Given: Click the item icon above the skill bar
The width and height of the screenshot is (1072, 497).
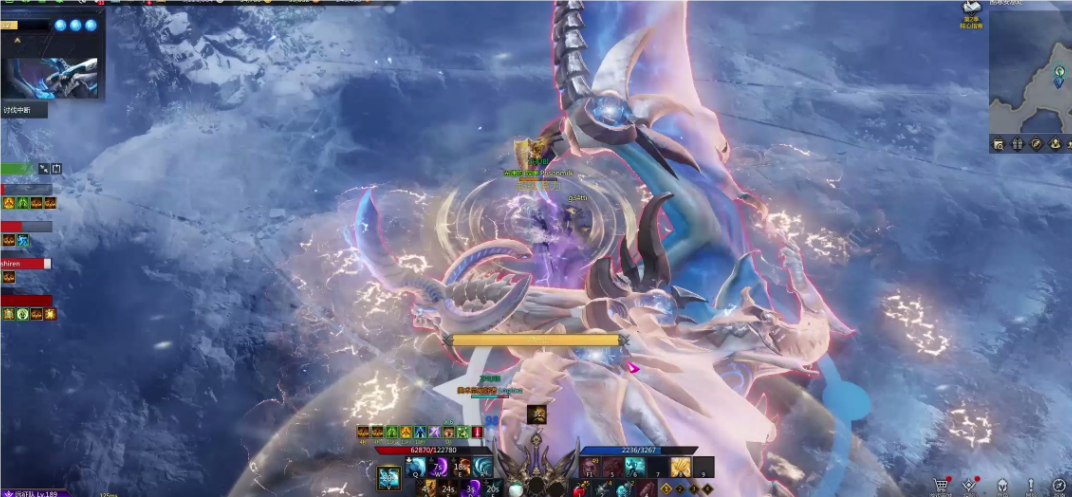Looking at the screenshot, I should (x=537, y=414).
